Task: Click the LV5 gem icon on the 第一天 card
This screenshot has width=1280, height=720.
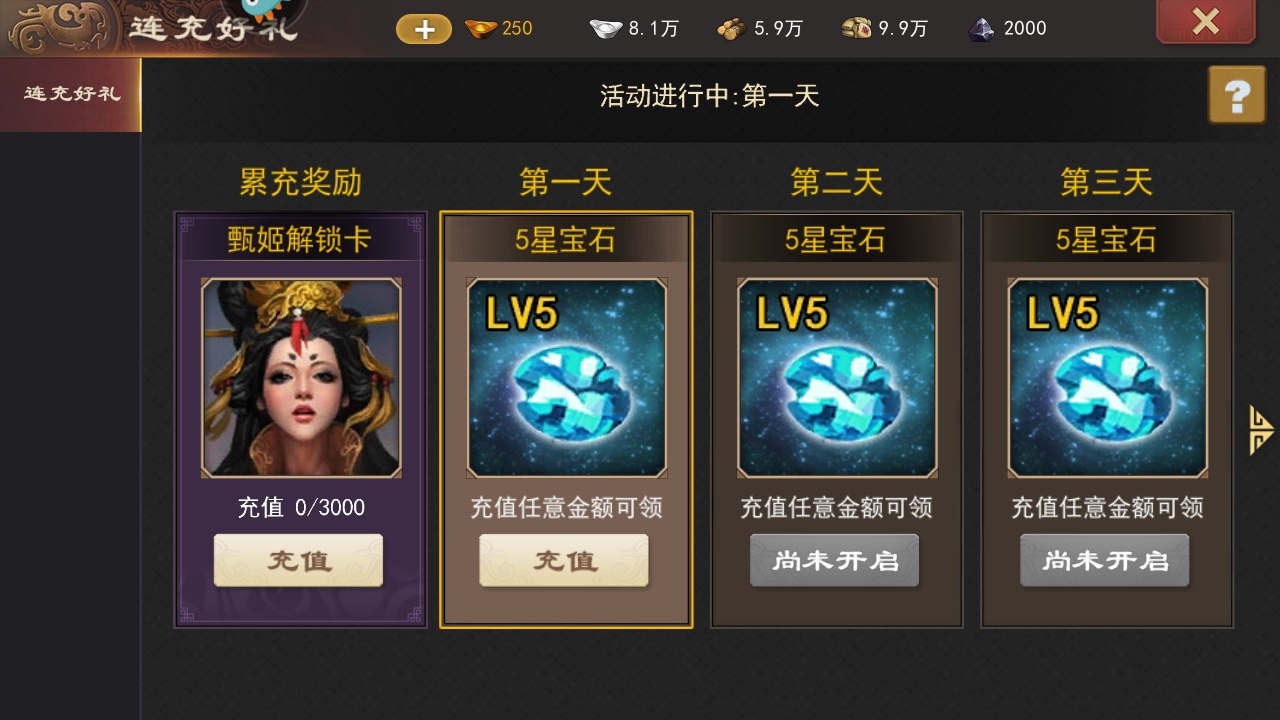Action: click(567, 377)
